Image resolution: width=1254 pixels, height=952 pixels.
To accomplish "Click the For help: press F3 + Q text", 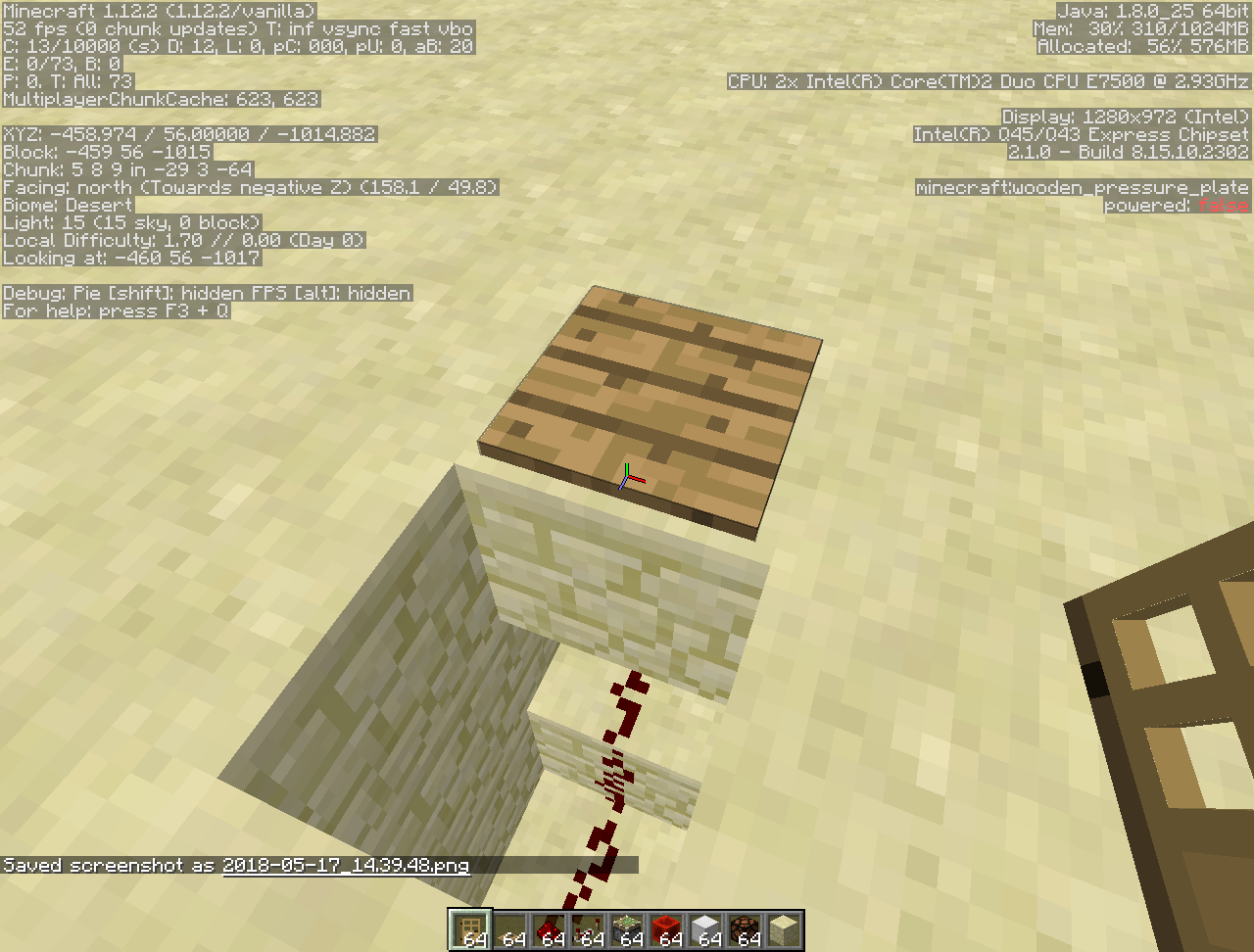I will (115, 310).
